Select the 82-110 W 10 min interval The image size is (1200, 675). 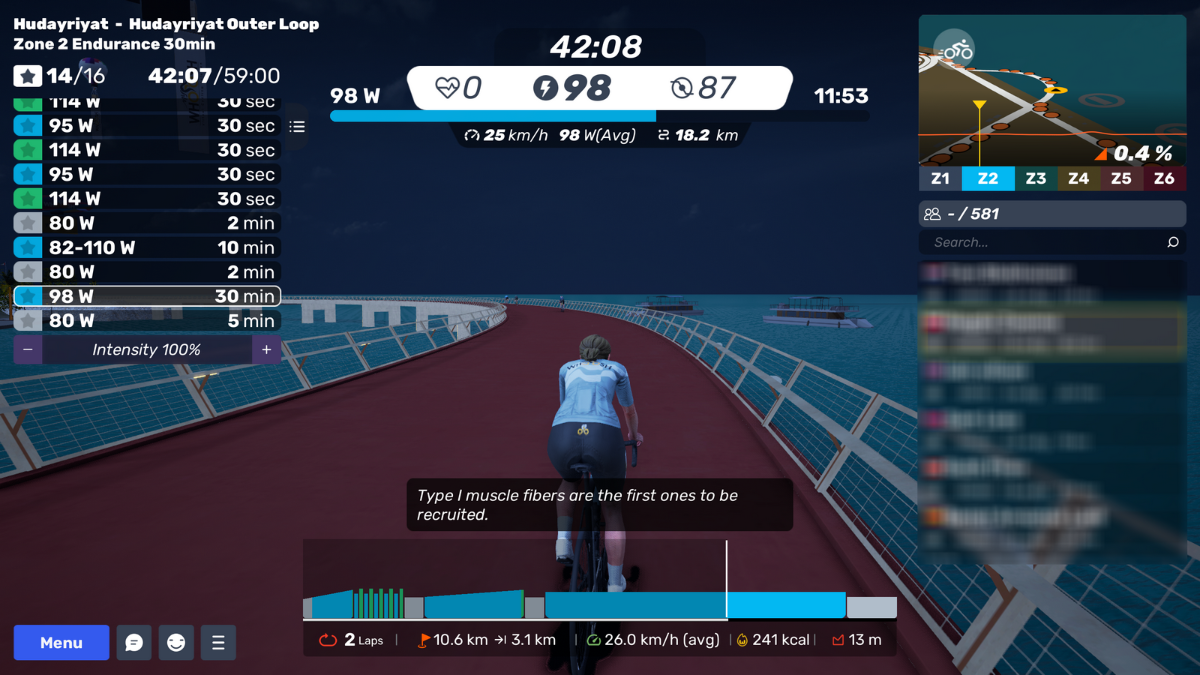pos(147,248)
